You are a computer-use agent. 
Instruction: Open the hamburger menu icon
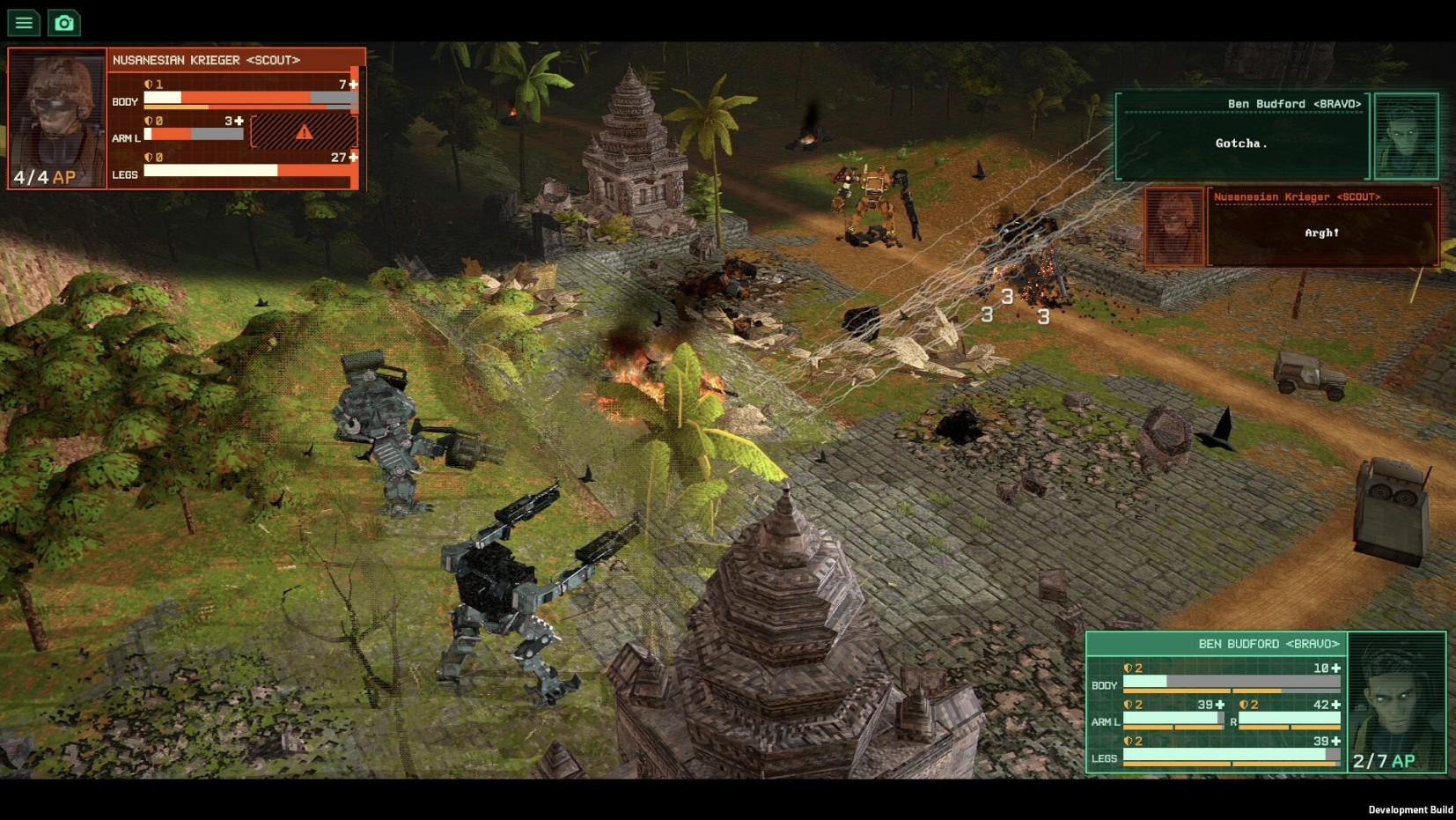[23, 23]
